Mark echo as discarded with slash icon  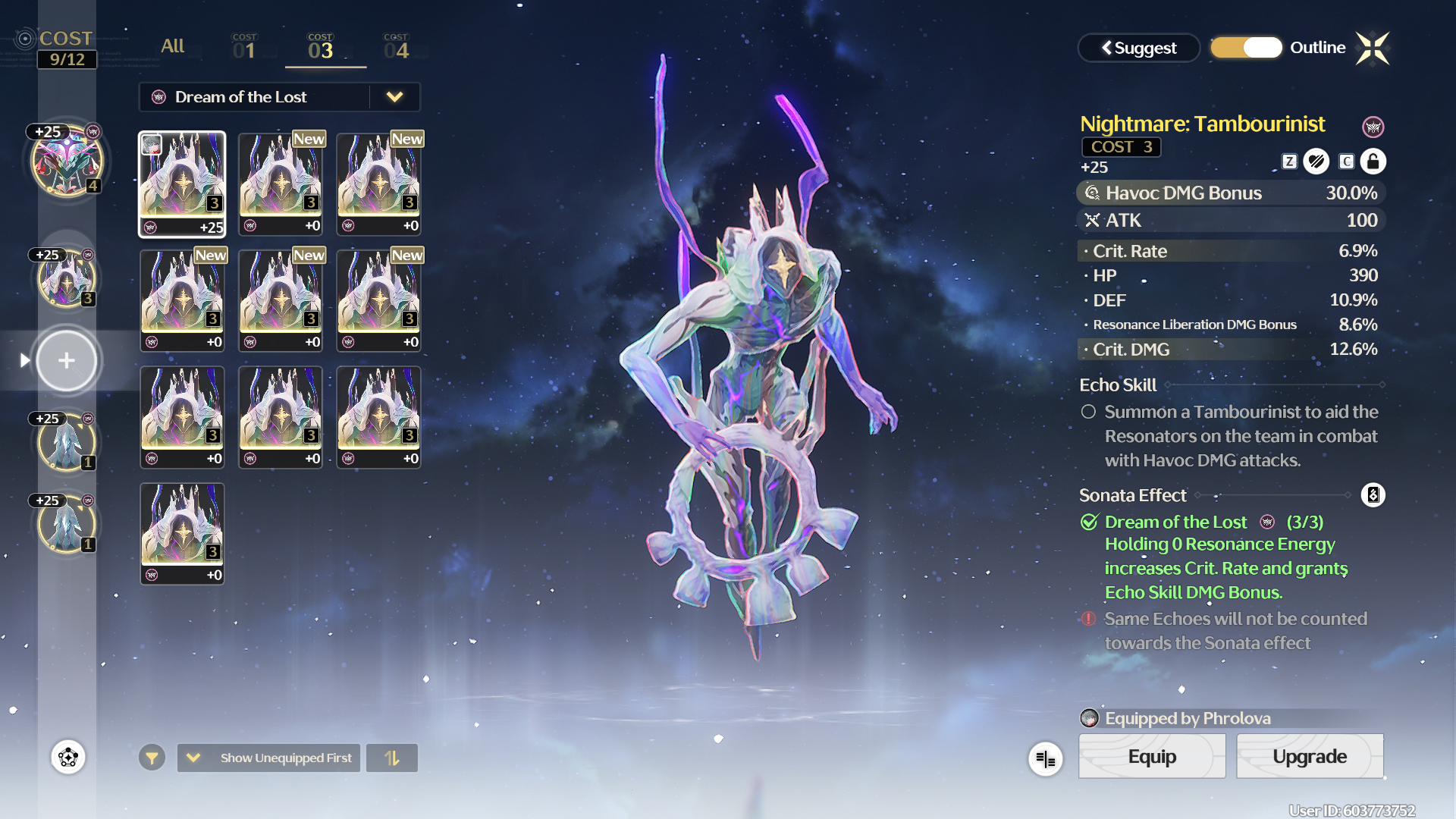pyautogui.click(x=1316, y=162)
